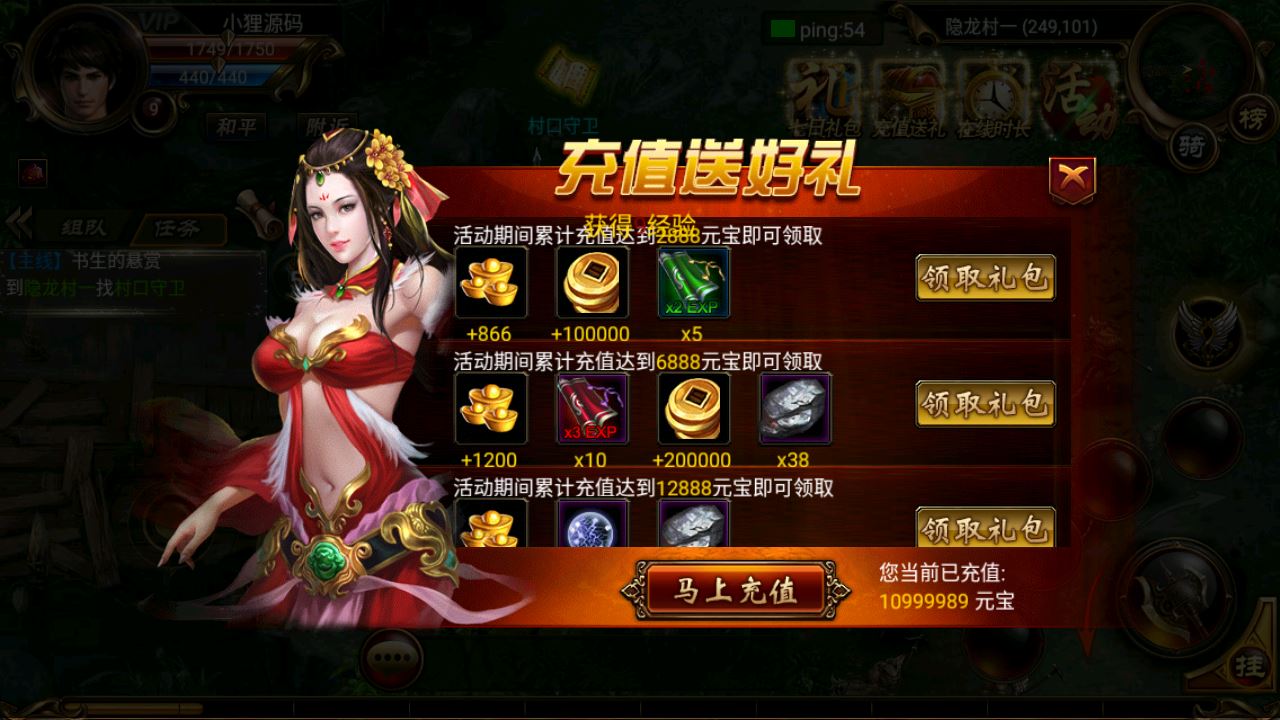Click the gold ingot +866 reward icon
This screenshot has height=720, width=1280.
490,283
